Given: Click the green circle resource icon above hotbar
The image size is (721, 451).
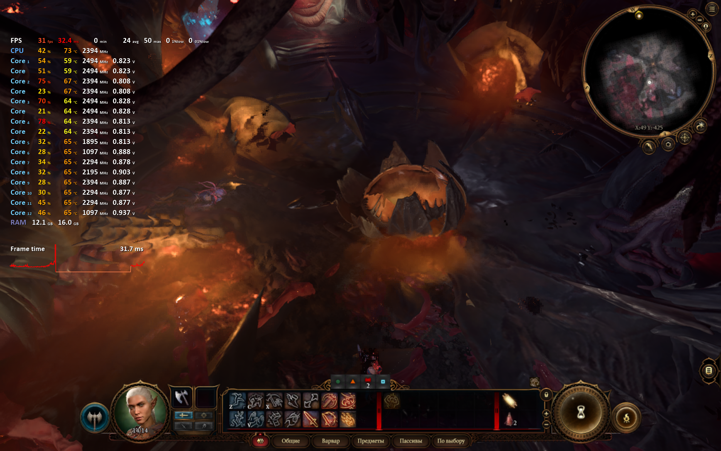Looking at the screenshot, I should 338,381.
